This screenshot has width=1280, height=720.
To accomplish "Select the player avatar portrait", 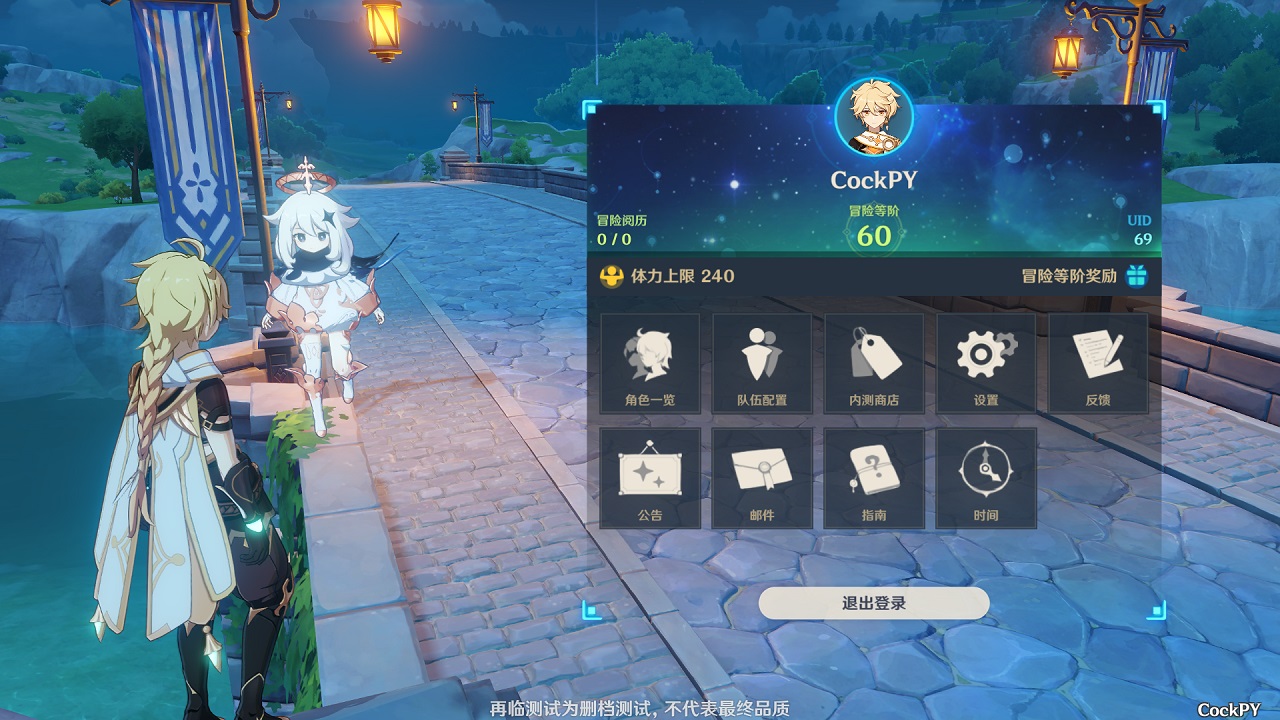I will pyautogui.click(x=873, y=118).
